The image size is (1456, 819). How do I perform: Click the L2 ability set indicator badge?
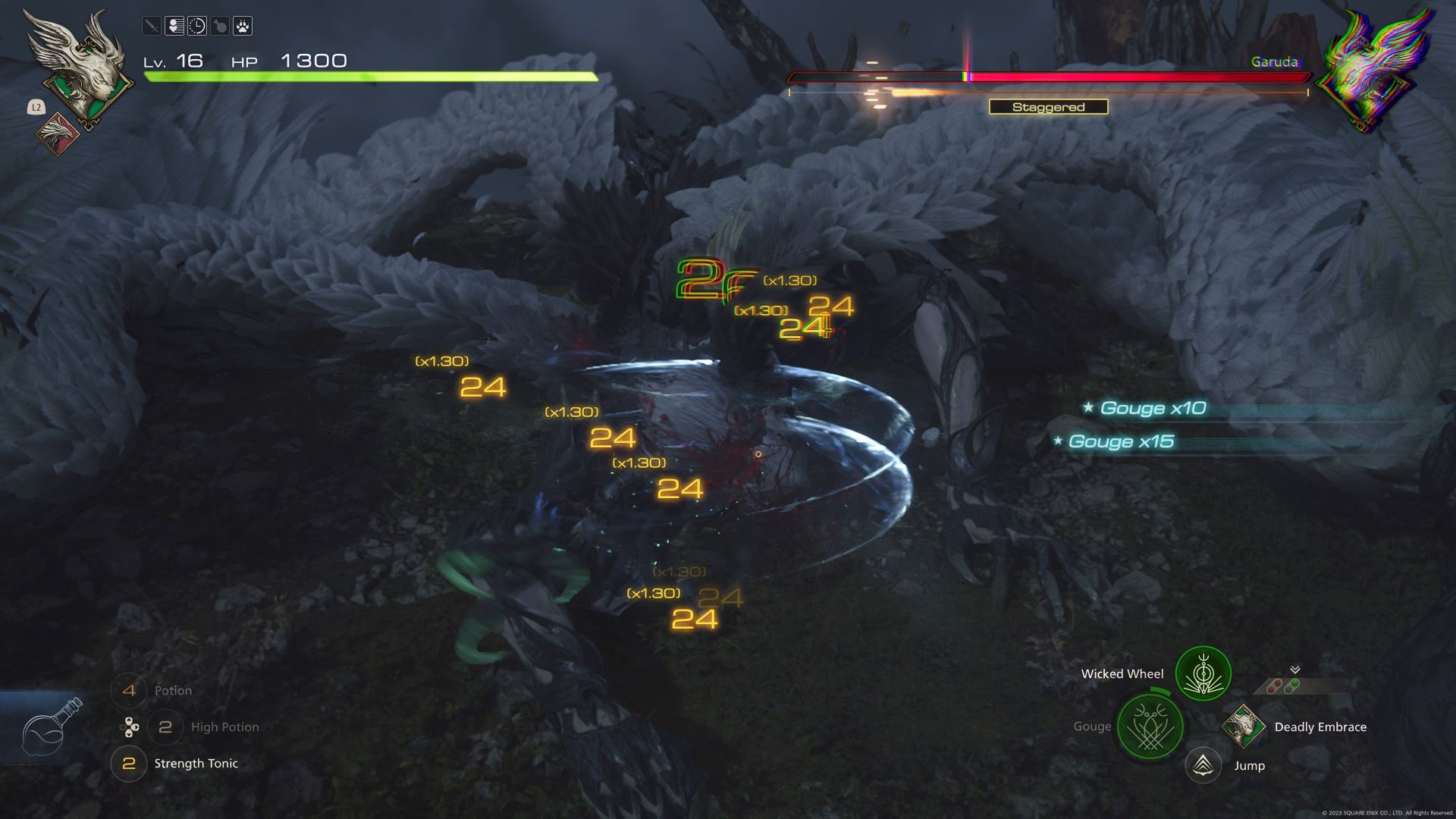point(35,108)
